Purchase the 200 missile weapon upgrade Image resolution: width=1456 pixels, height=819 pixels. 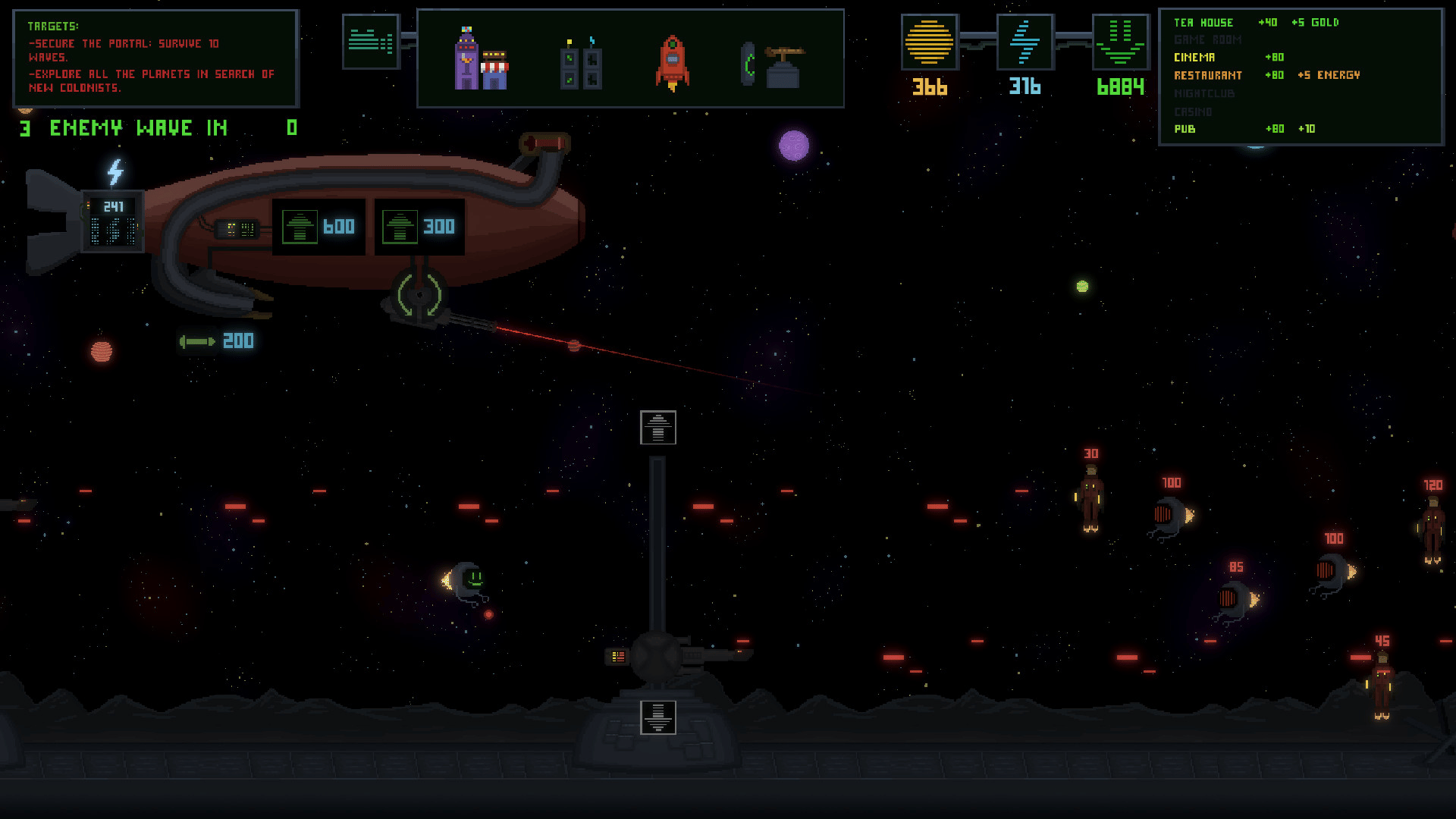click(217, 341)
